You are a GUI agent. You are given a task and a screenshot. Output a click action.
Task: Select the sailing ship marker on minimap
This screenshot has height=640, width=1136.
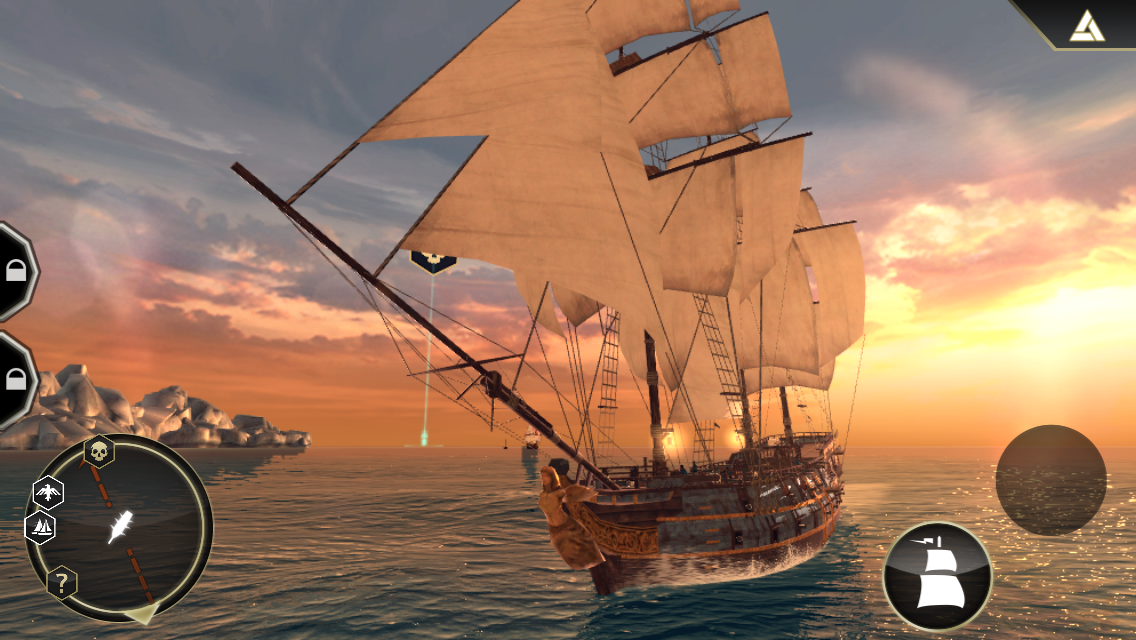pyautogui.click(x=42, y=526)
